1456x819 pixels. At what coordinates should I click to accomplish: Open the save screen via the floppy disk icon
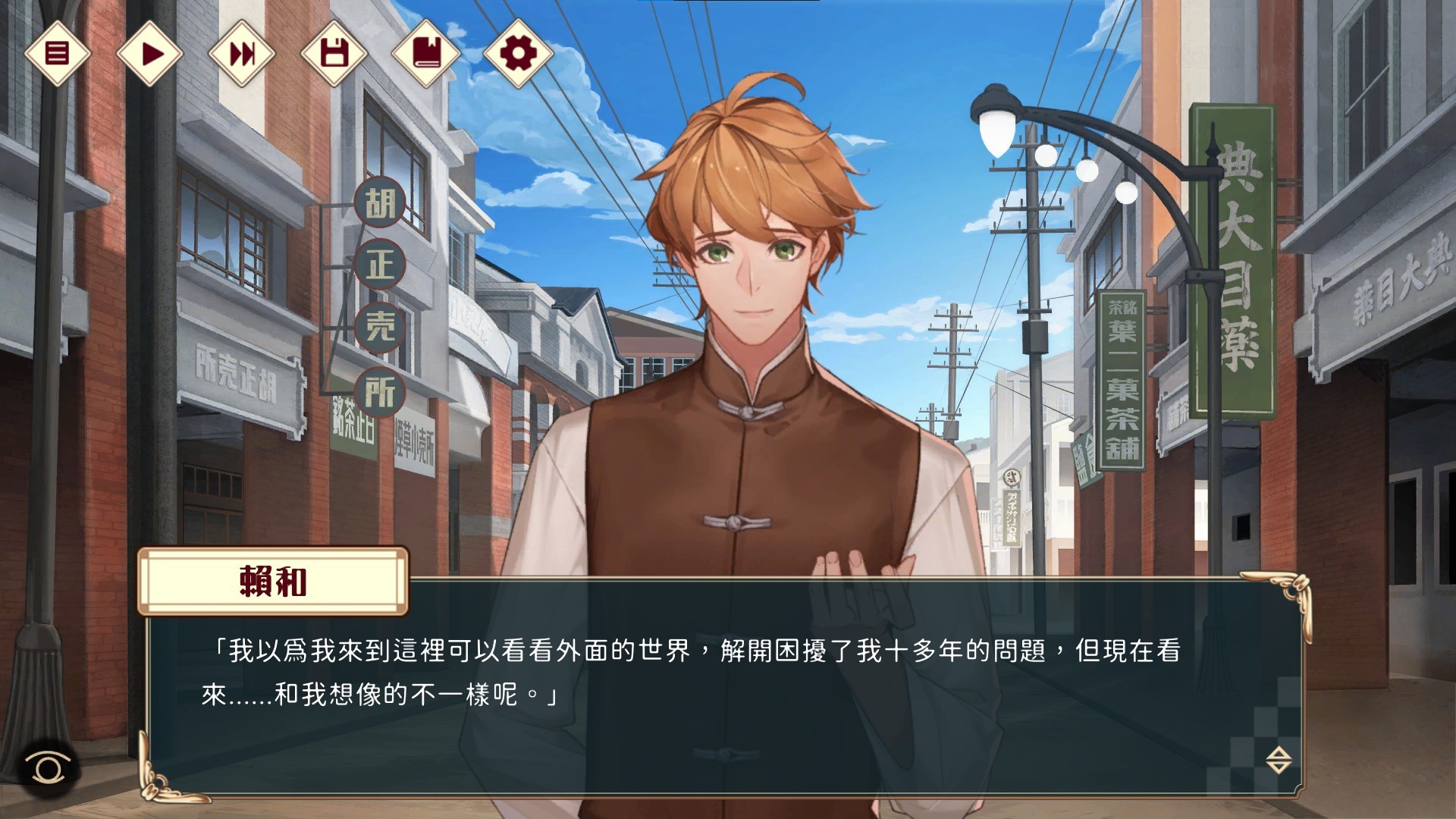point(334,52)
